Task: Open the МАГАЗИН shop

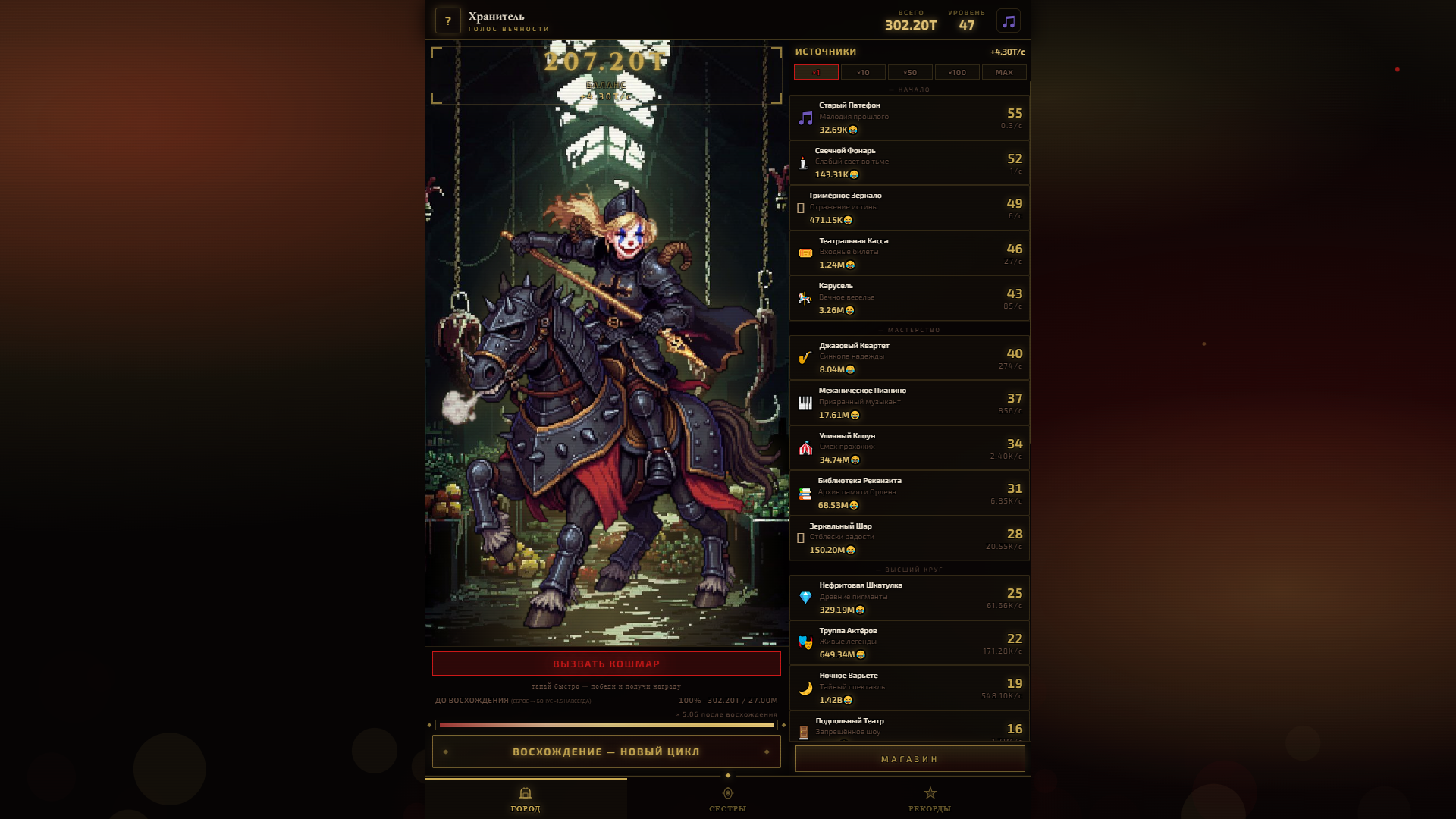Action: pyautogui.click(x=909, y=758)
